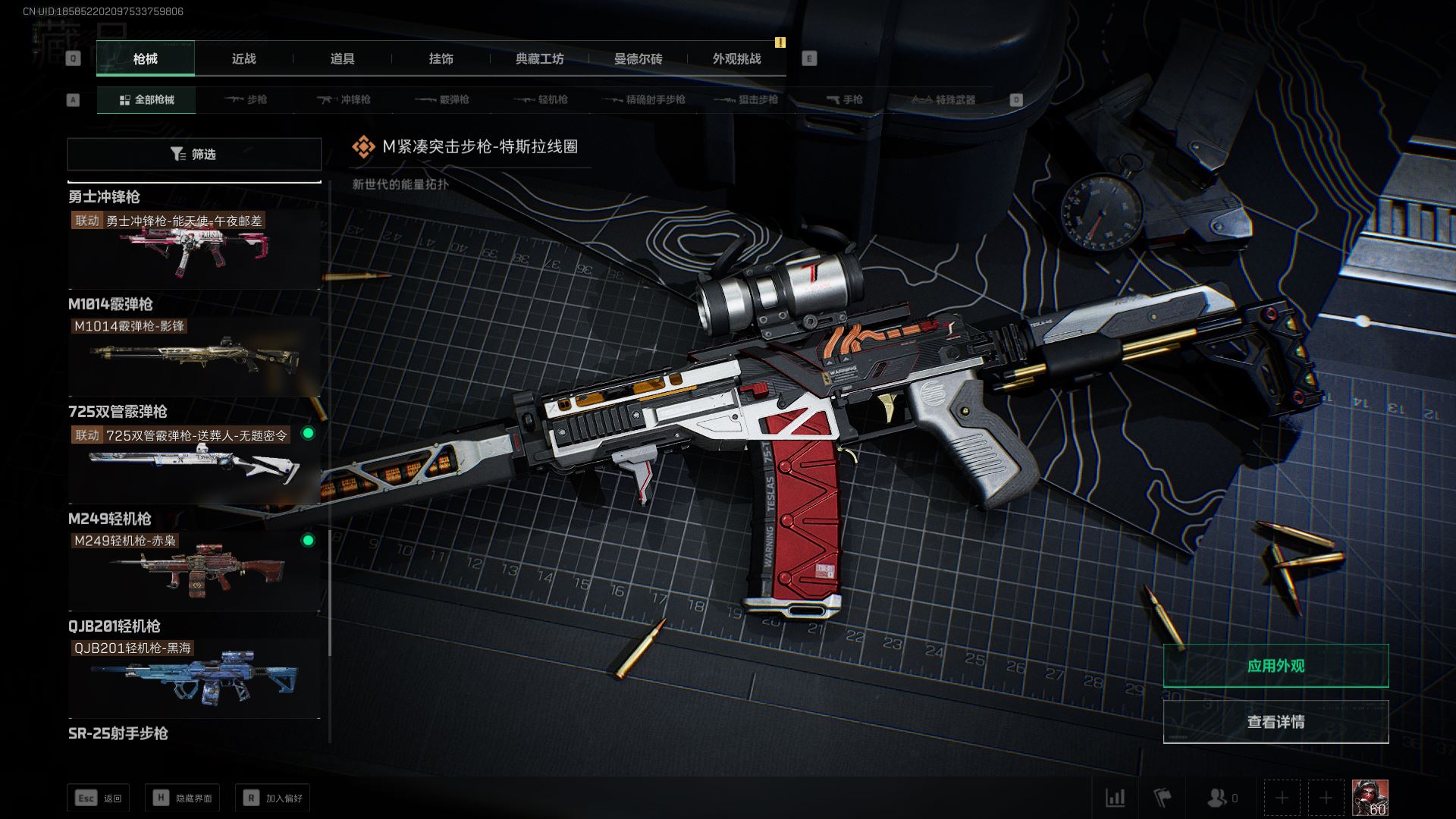View details via 查看详情 button
The width and height of the screenshot is (1456, 819).
pyautogui.click(x=1276, y=722)
